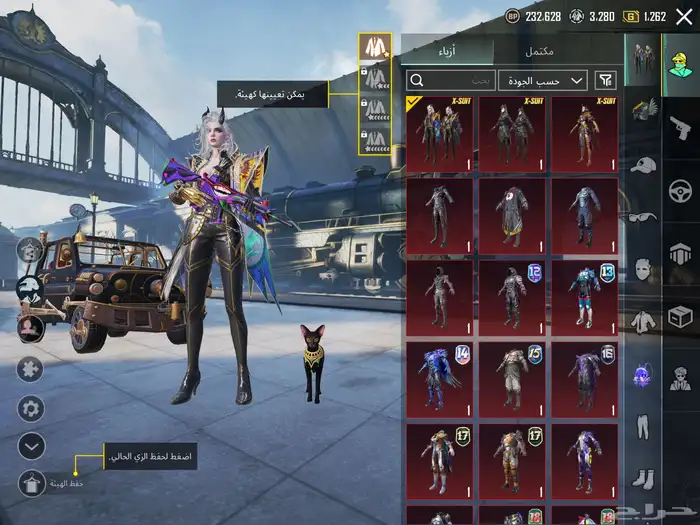Viewport: 700px width, 525px height.
Task: Save the current look with حفظ الهيئة
Action: click(x=31, y=483)
